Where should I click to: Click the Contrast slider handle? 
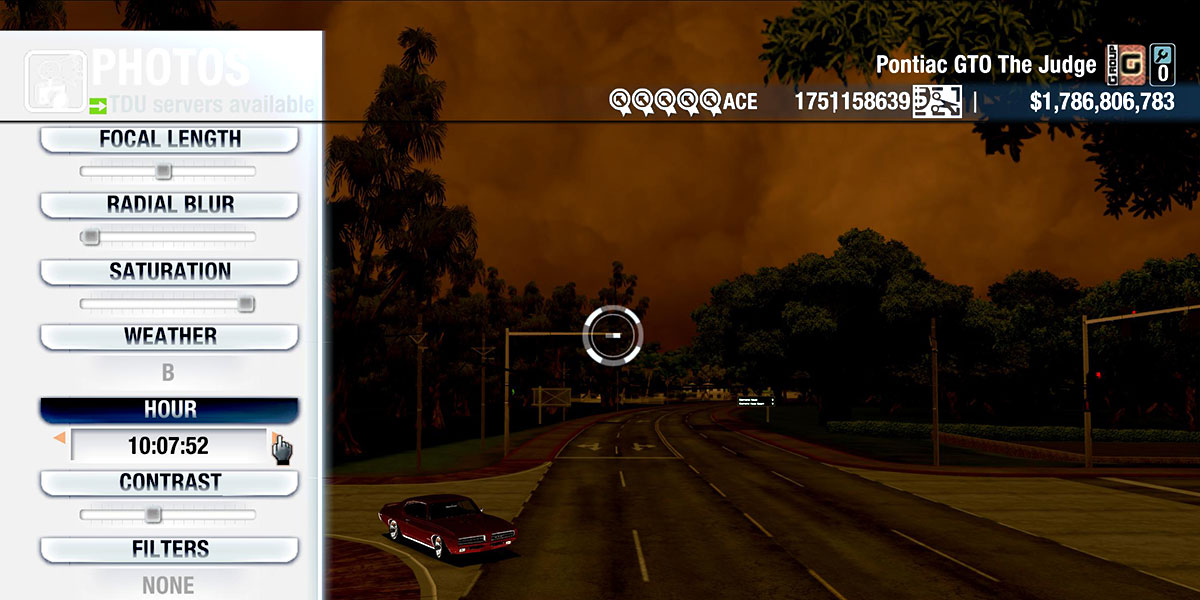coord(152,515)
